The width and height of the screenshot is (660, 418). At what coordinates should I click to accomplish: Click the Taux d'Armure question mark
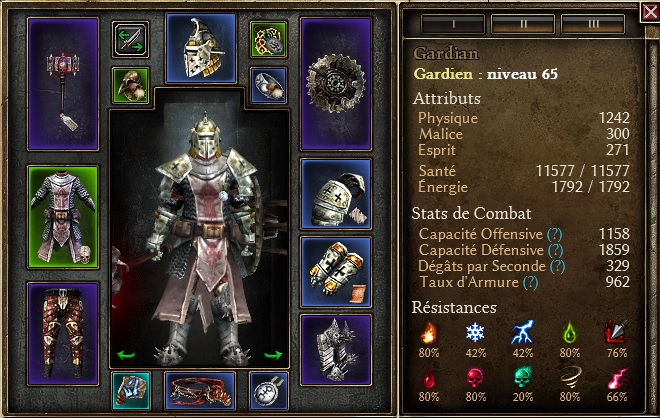(532, 282)
